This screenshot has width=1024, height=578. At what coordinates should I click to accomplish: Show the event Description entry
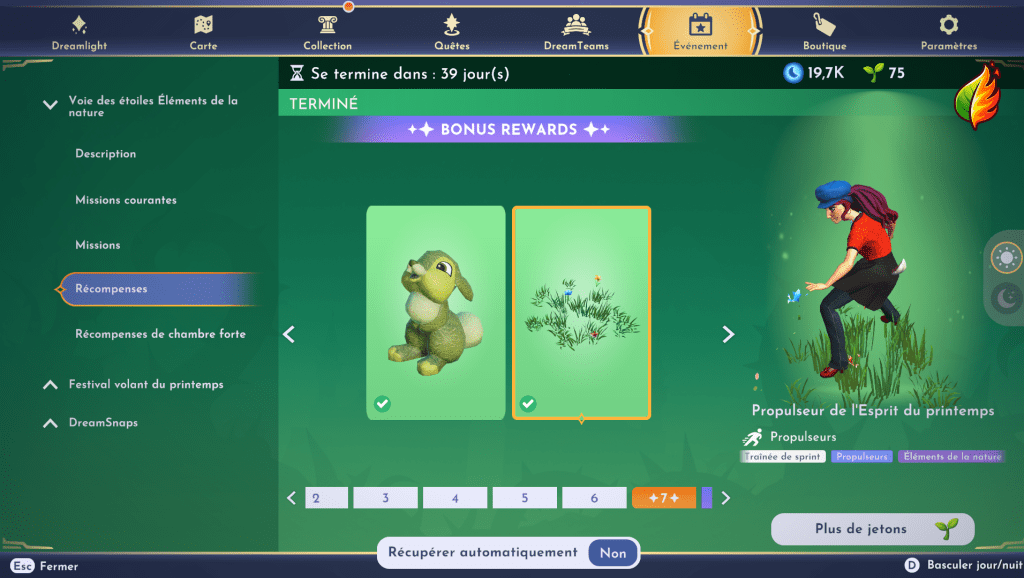105,154
